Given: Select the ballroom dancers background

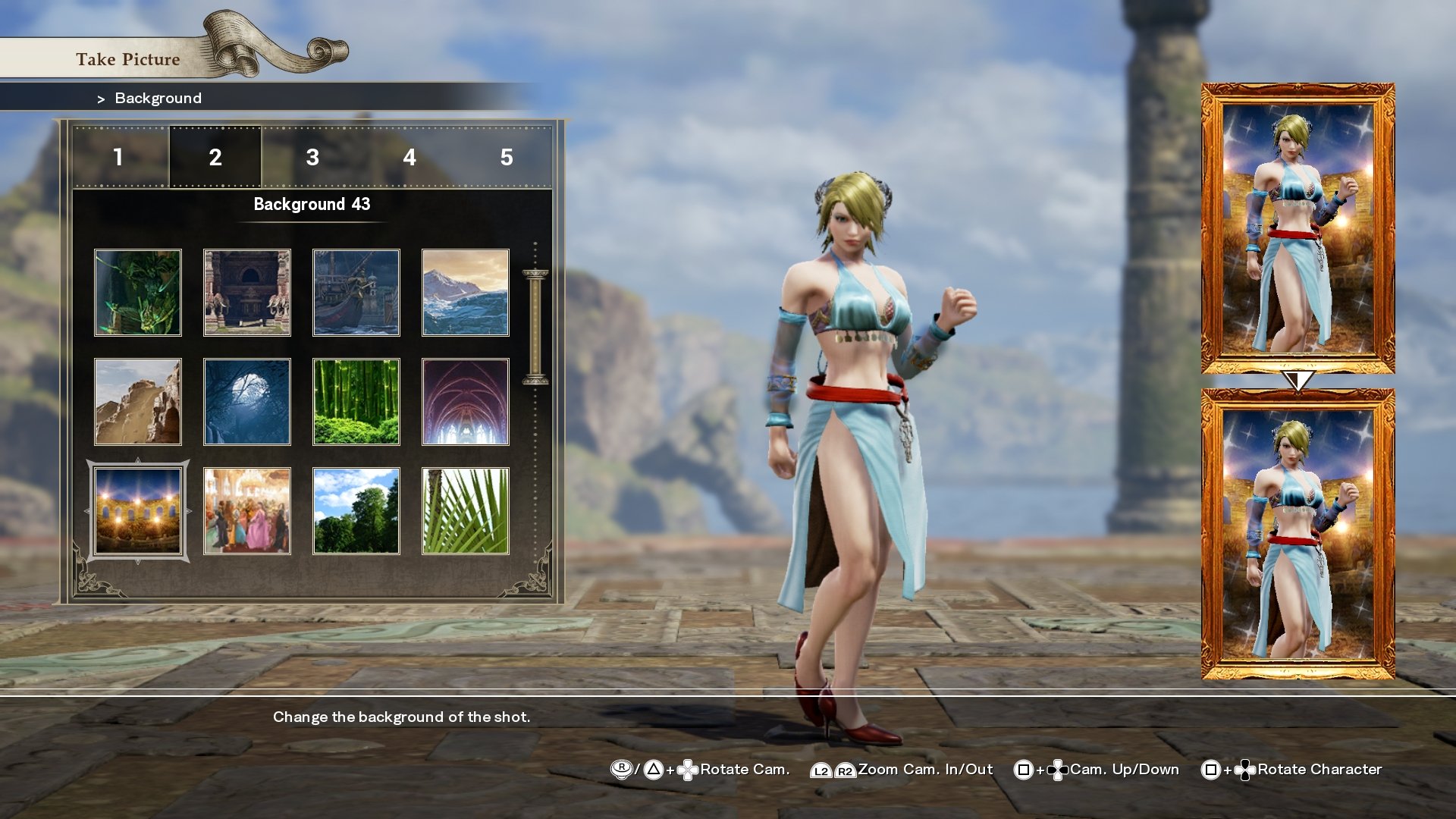Looking at the screenshot, I should click(x=246, y=510).
